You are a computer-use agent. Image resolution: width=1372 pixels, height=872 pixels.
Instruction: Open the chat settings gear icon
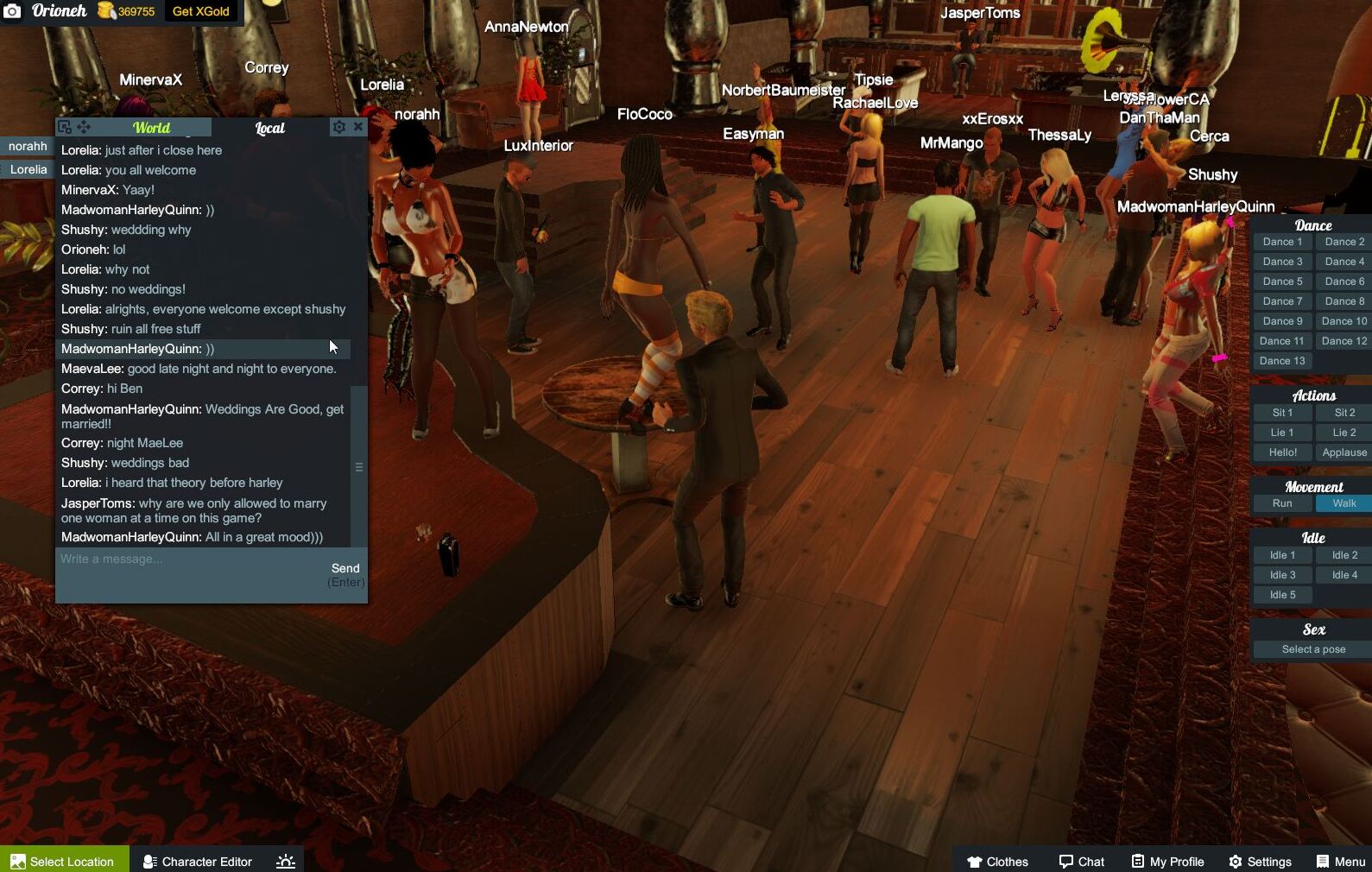[338, 127]
